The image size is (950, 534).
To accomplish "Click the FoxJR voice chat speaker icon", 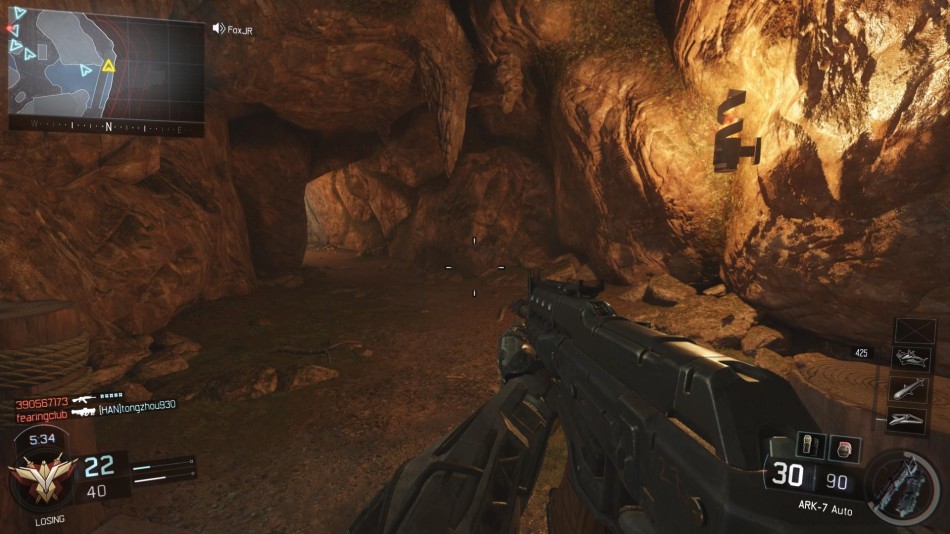I will coord(218,28).
